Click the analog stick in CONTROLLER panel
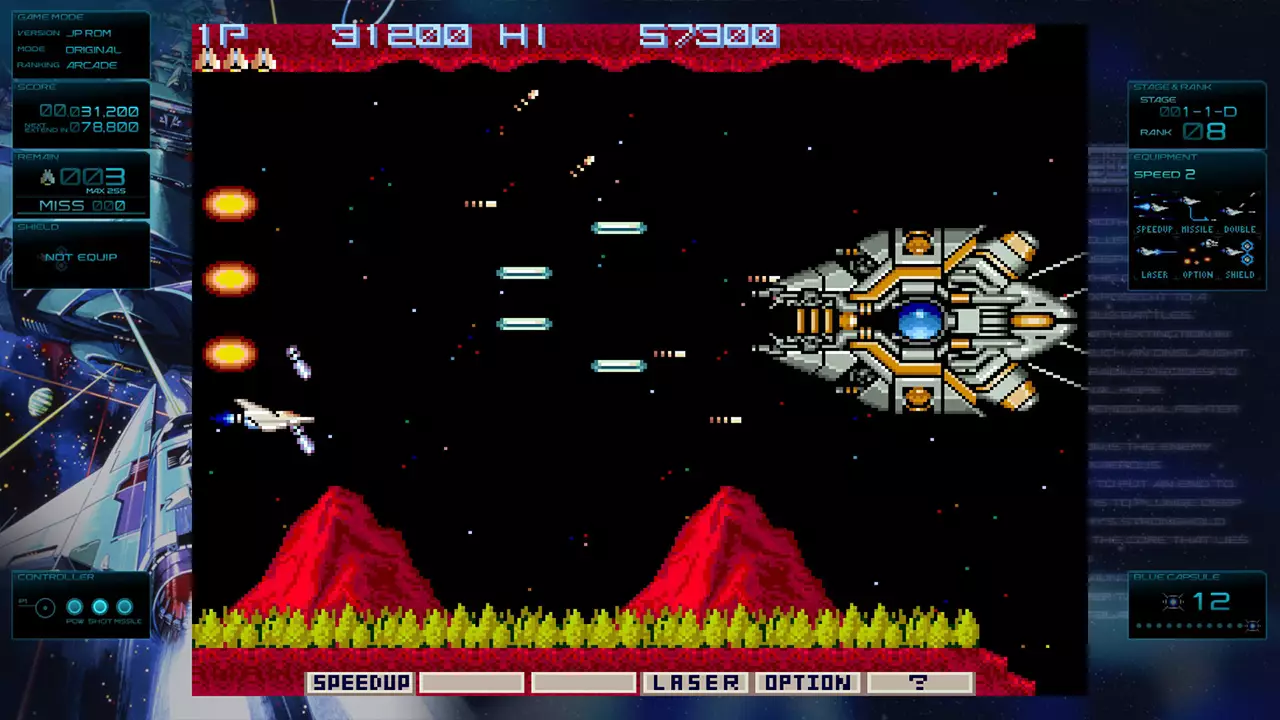 pos(44,605)
